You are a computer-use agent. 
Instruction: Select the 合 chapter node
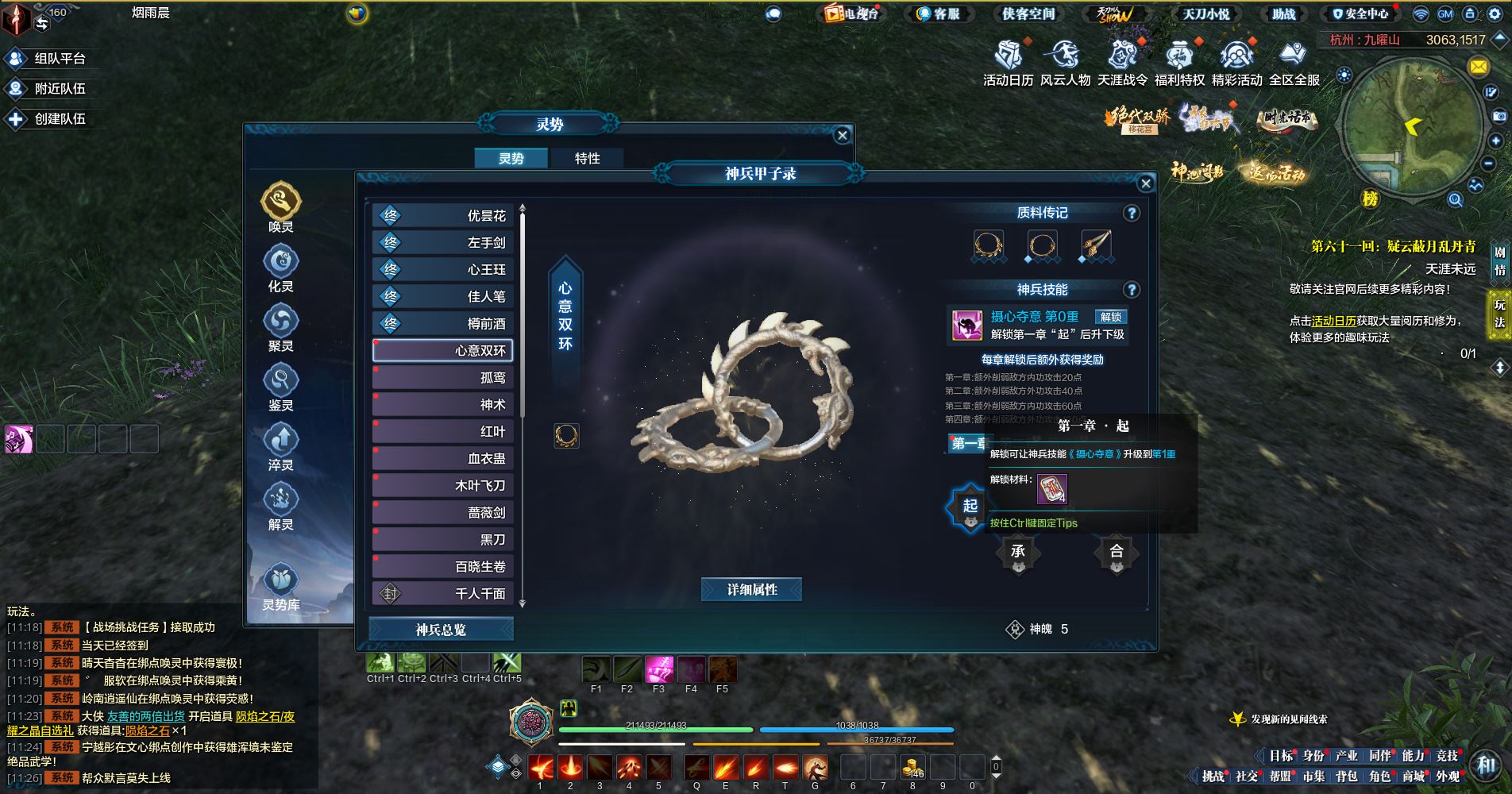pos(1116,553)
